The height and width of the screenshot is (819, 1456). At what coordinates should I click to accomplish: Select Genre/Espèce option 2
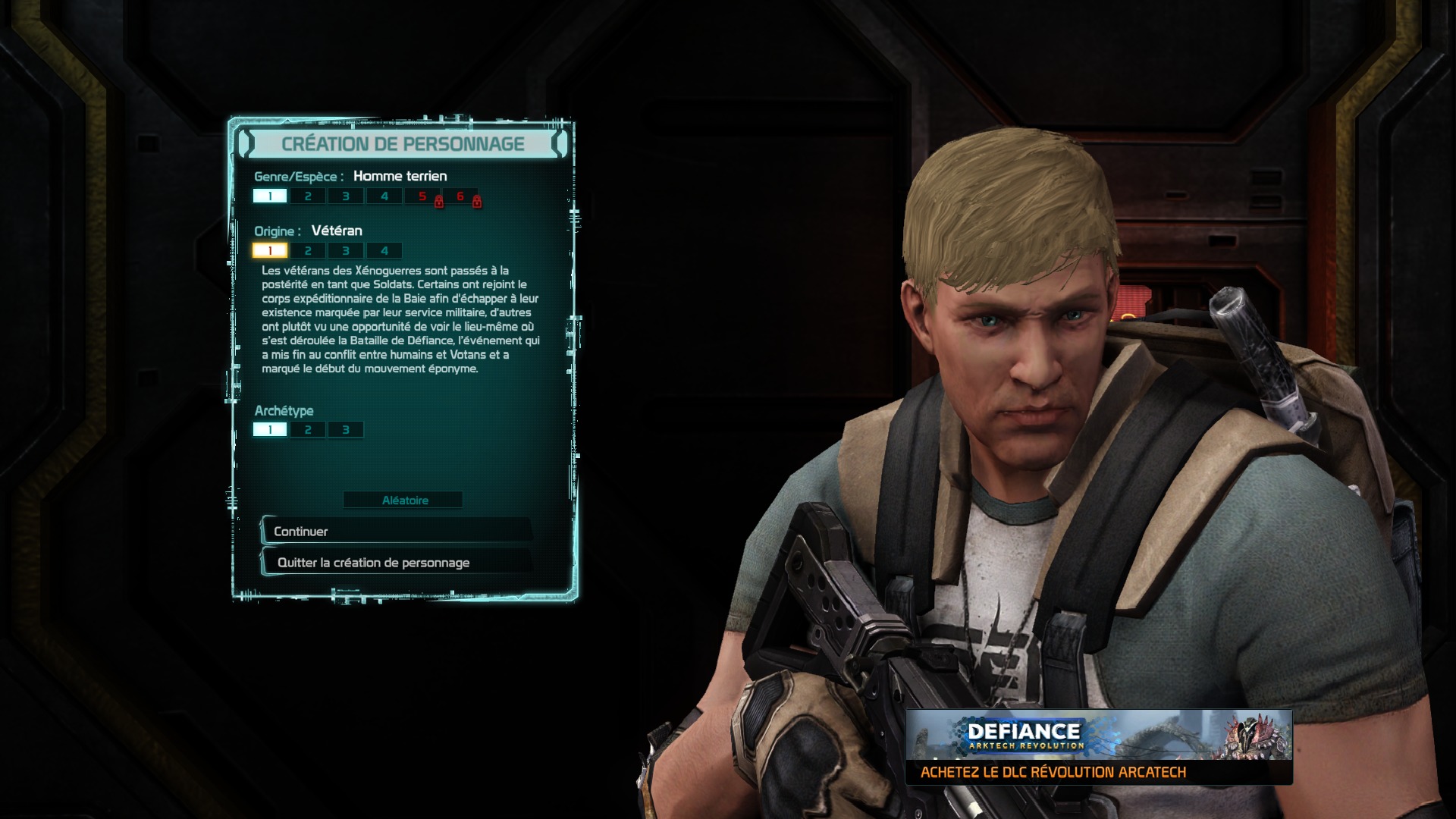(x=308, y=196)
